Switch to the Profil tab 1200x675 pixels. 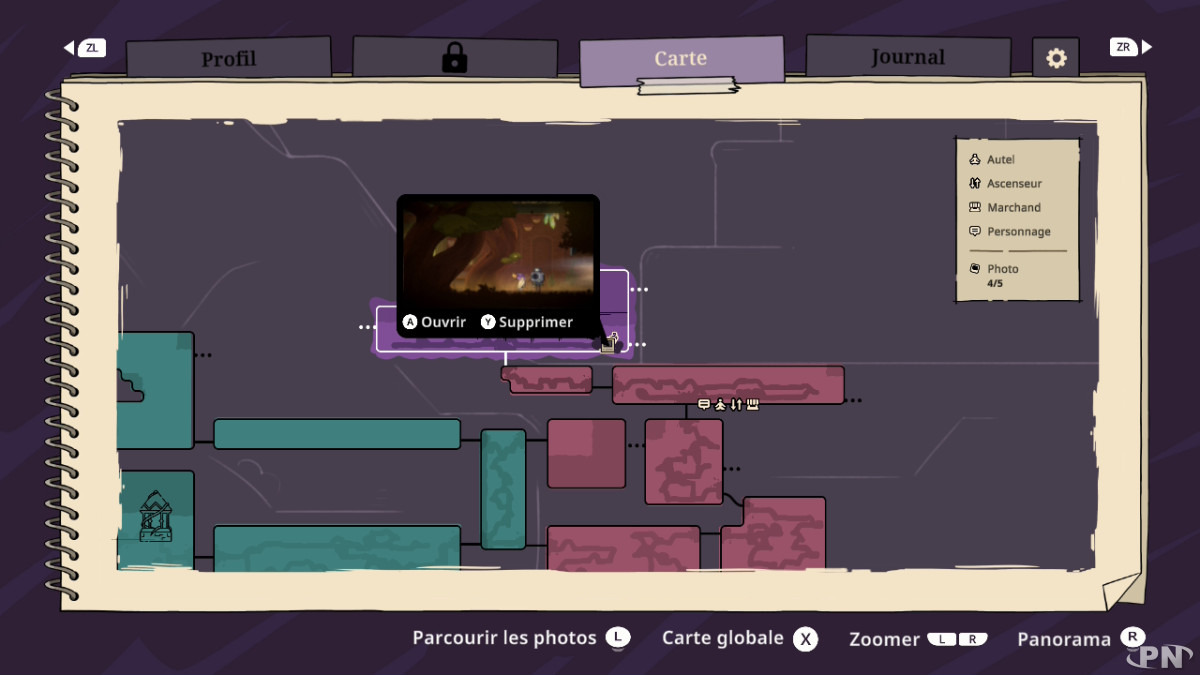[228, 59]
